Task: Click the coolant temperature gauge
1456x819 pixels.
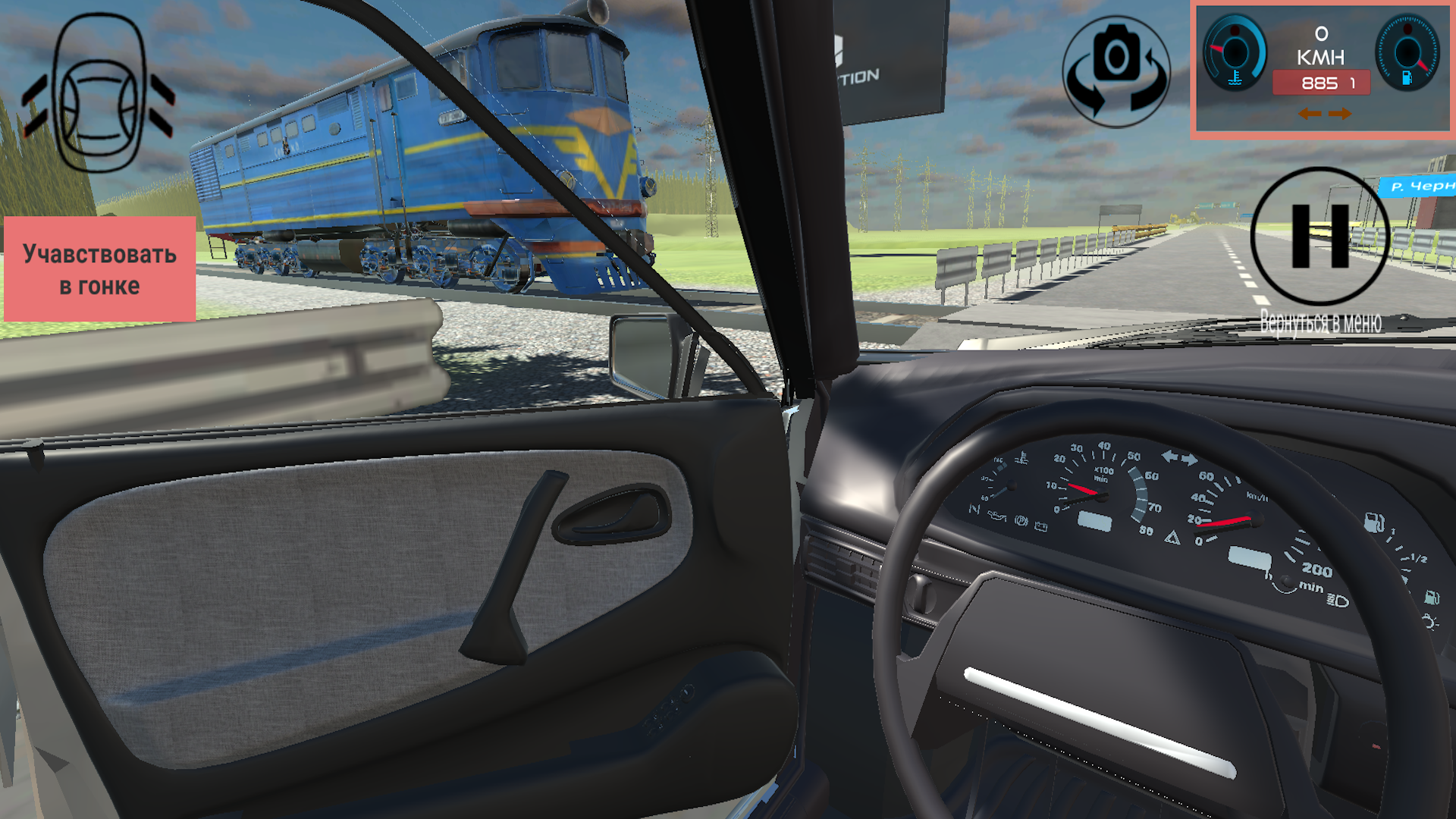Action: [x=1235, y=53]
